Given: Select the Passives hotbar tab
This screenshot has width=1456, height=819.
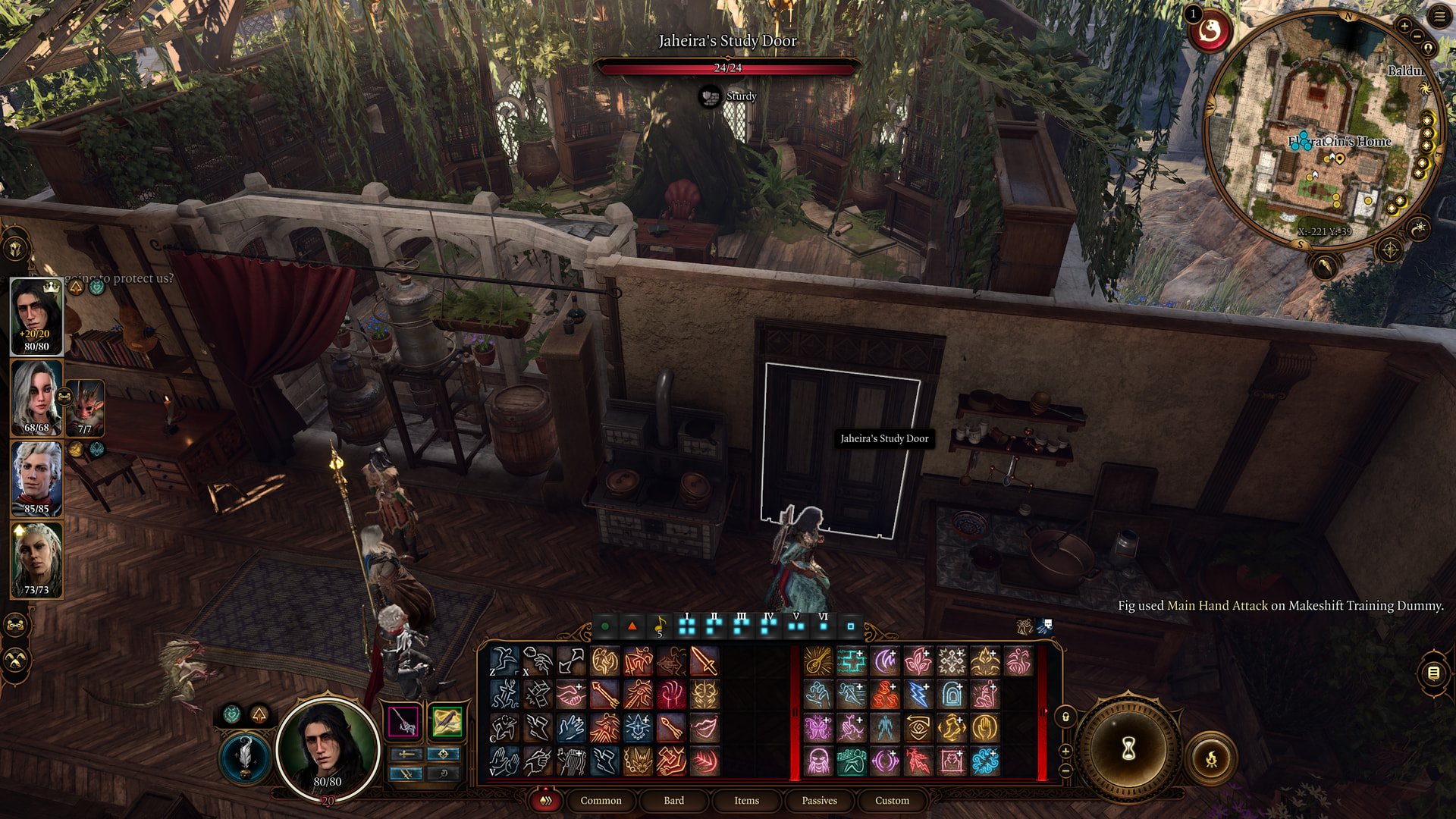Looking at the screenshot, I should click(819, 800).
